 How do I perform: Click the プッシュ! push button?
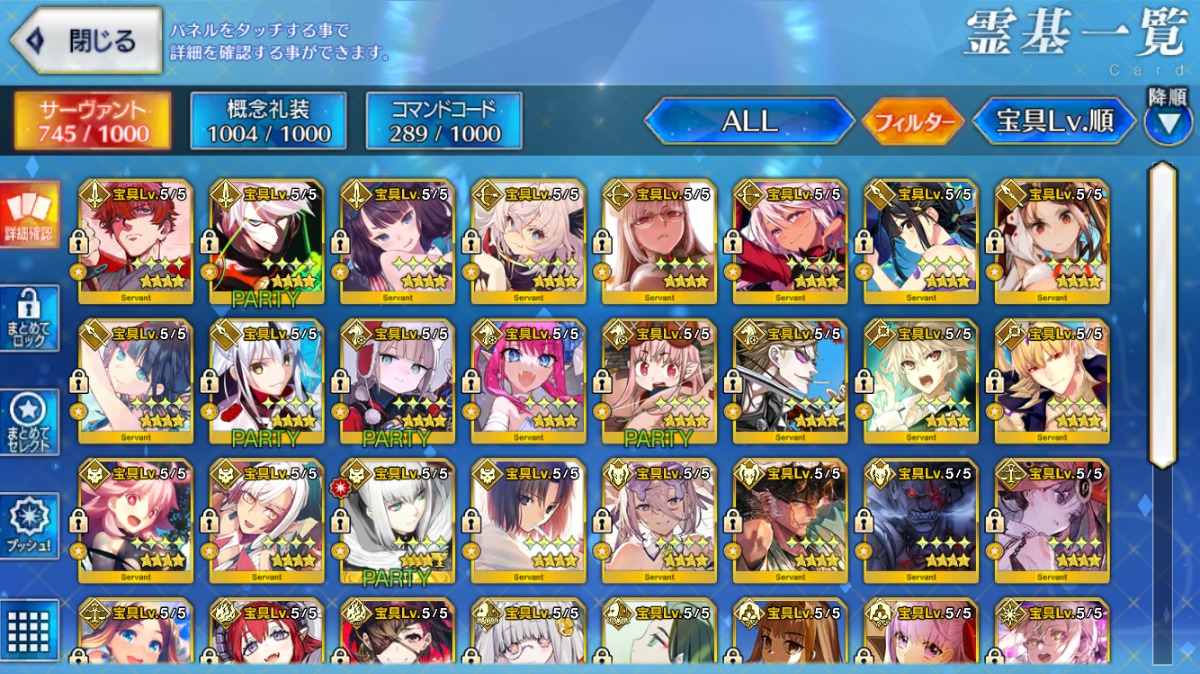[x=28, y=527]
